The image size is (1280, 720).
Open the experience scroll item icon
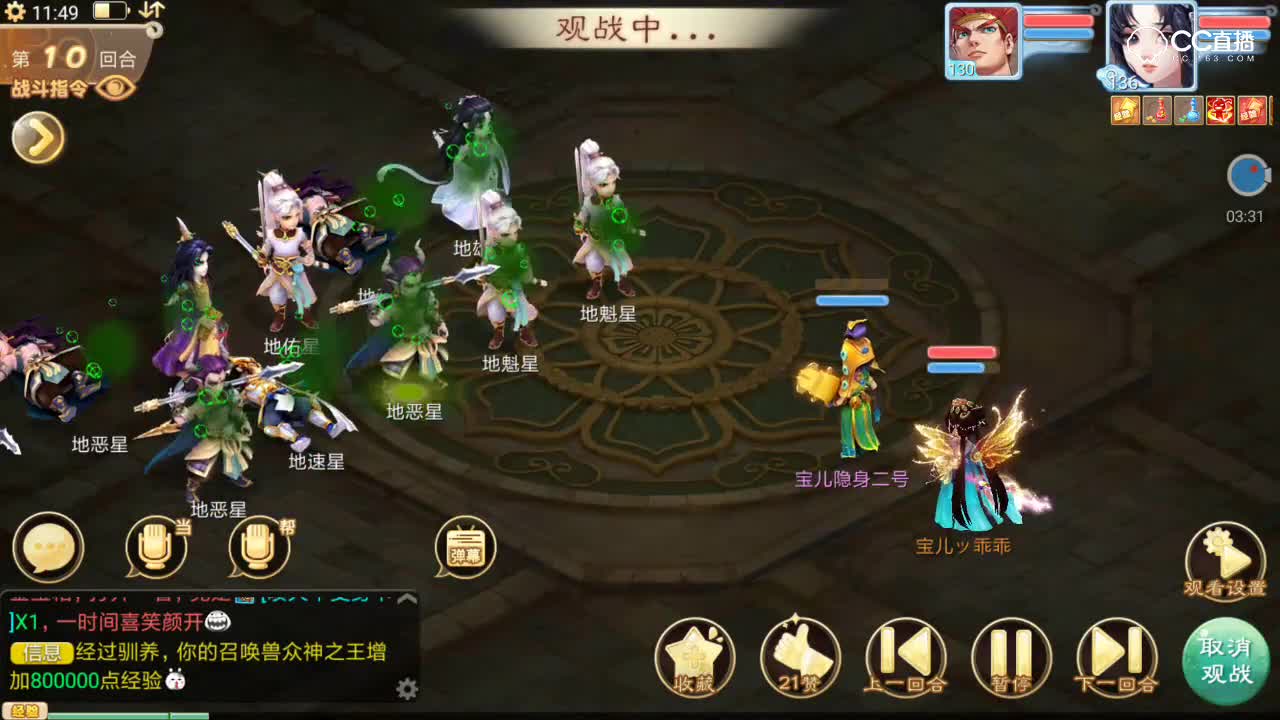tap(1125, 112)
